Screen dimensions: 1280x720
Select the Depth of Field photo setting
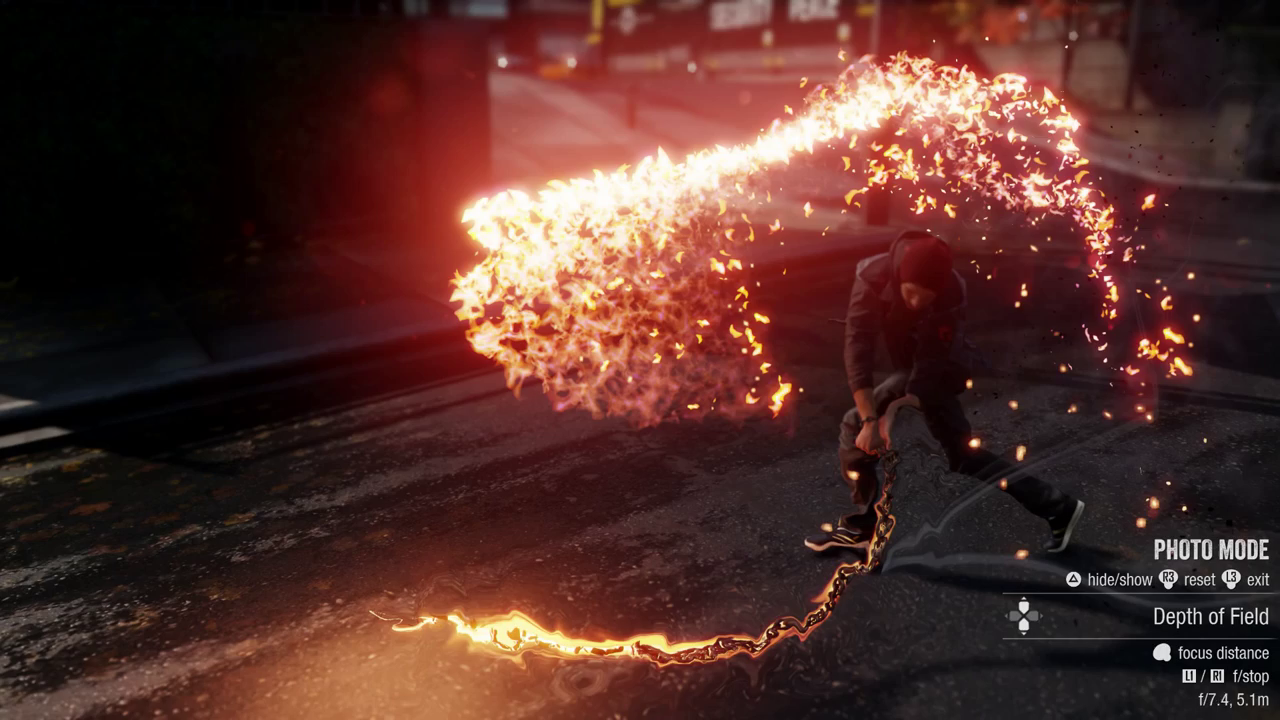(x=1210, y=616)
